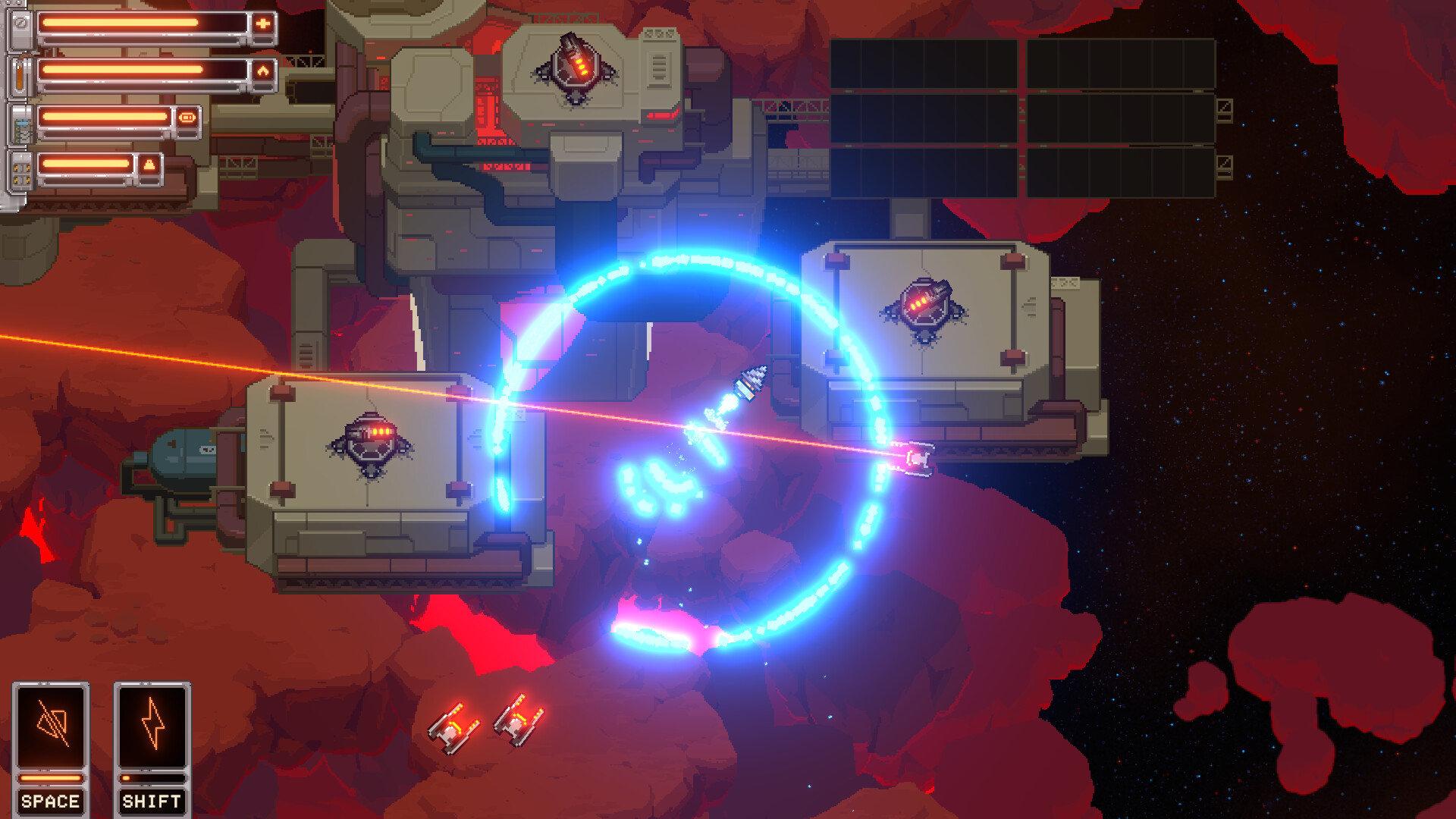Click the warning triangle icon on the fourth bar
This screenshot has width=1456, height=819.
click(149, 163)
